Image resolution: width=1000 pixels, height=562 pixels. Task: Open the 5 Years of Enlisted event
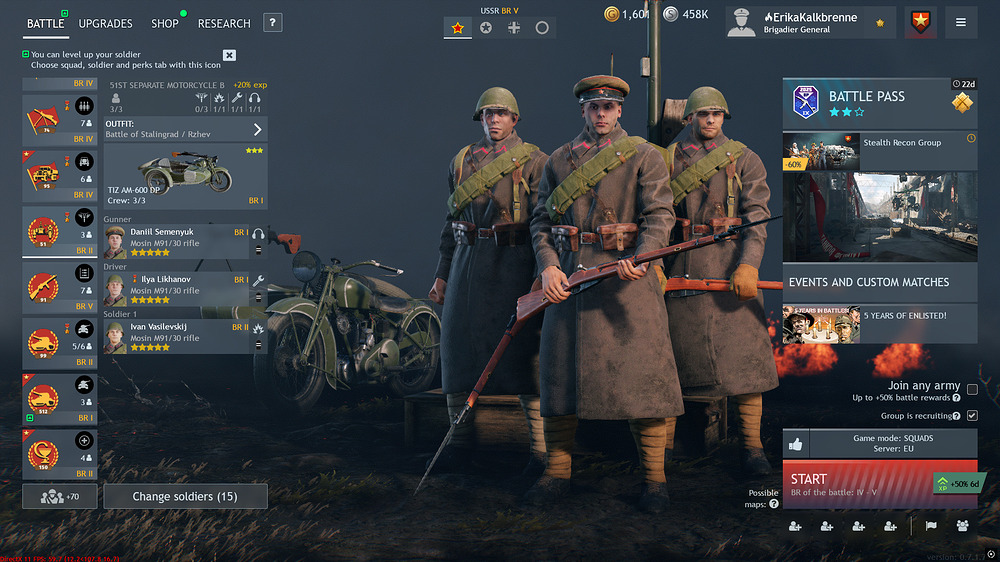coord(879,325)
